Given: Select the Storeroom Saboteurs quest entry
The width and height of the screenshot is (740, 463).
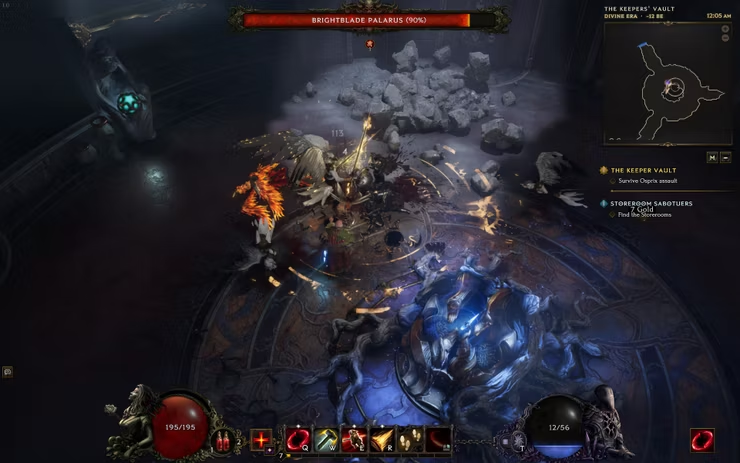Looking at the screenshot, I should click(x=651, y=203).
